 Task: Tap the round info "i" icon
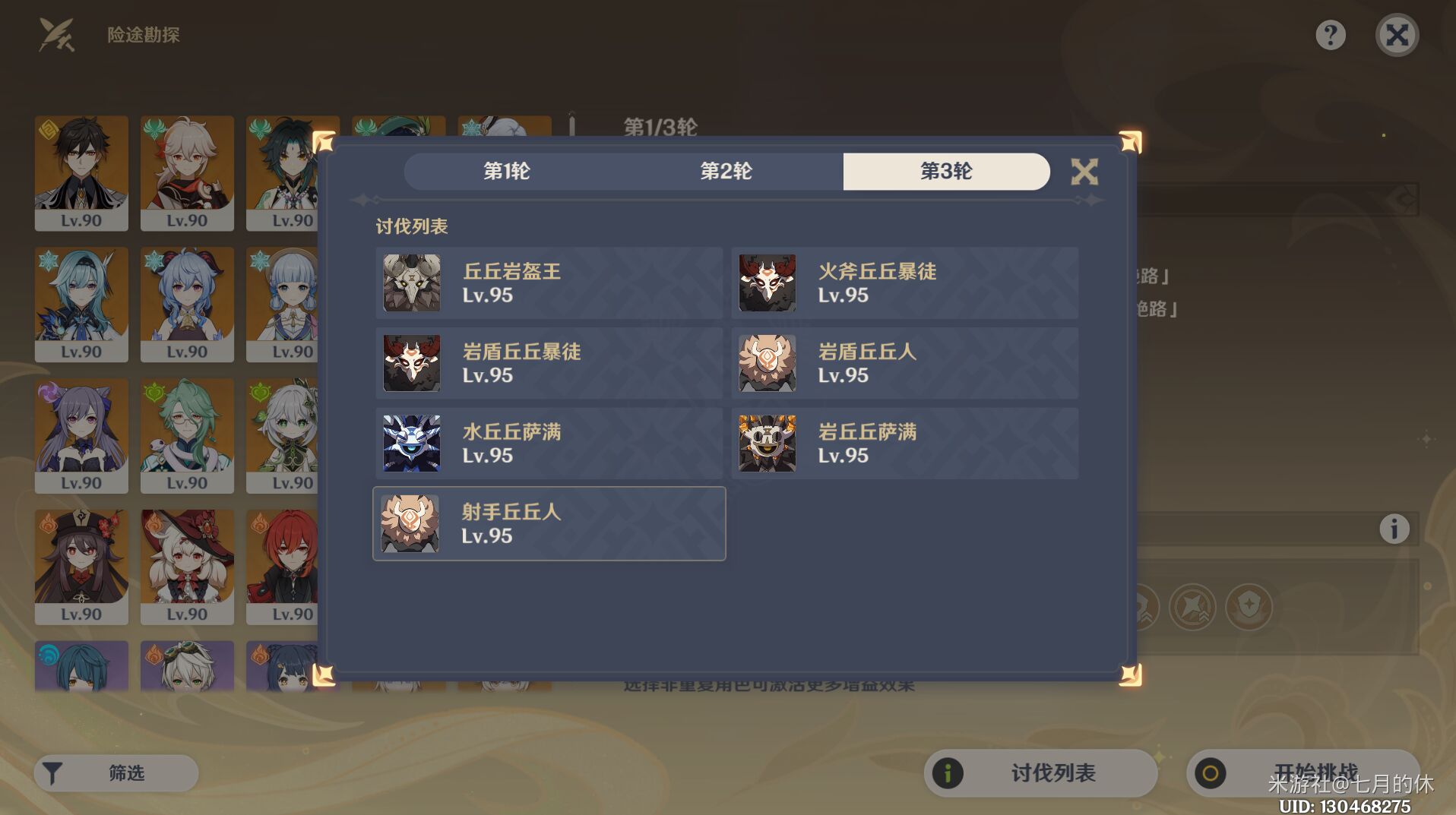point(1395,530)
